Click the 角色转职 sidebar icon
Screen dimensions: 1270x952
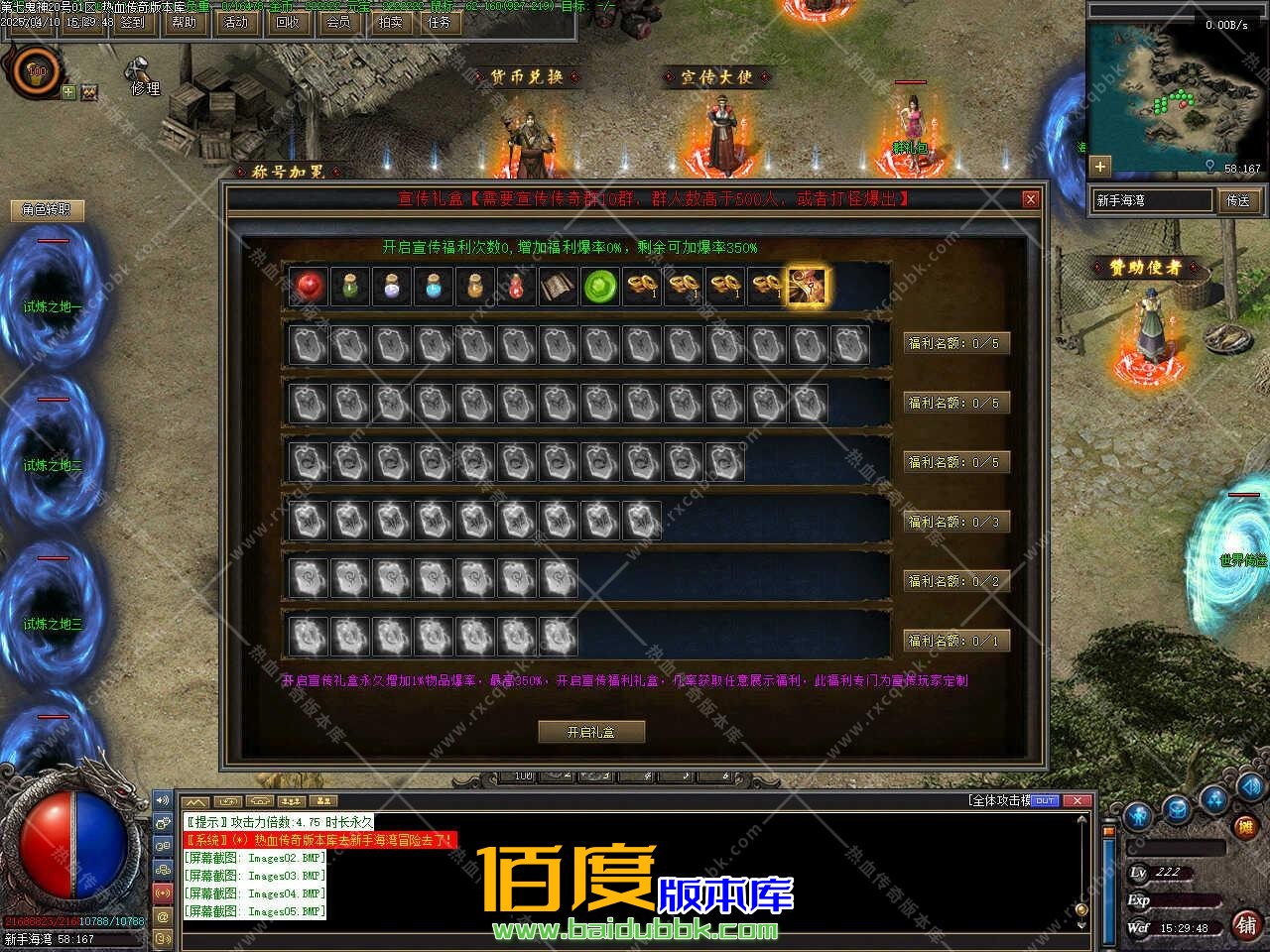47,210
